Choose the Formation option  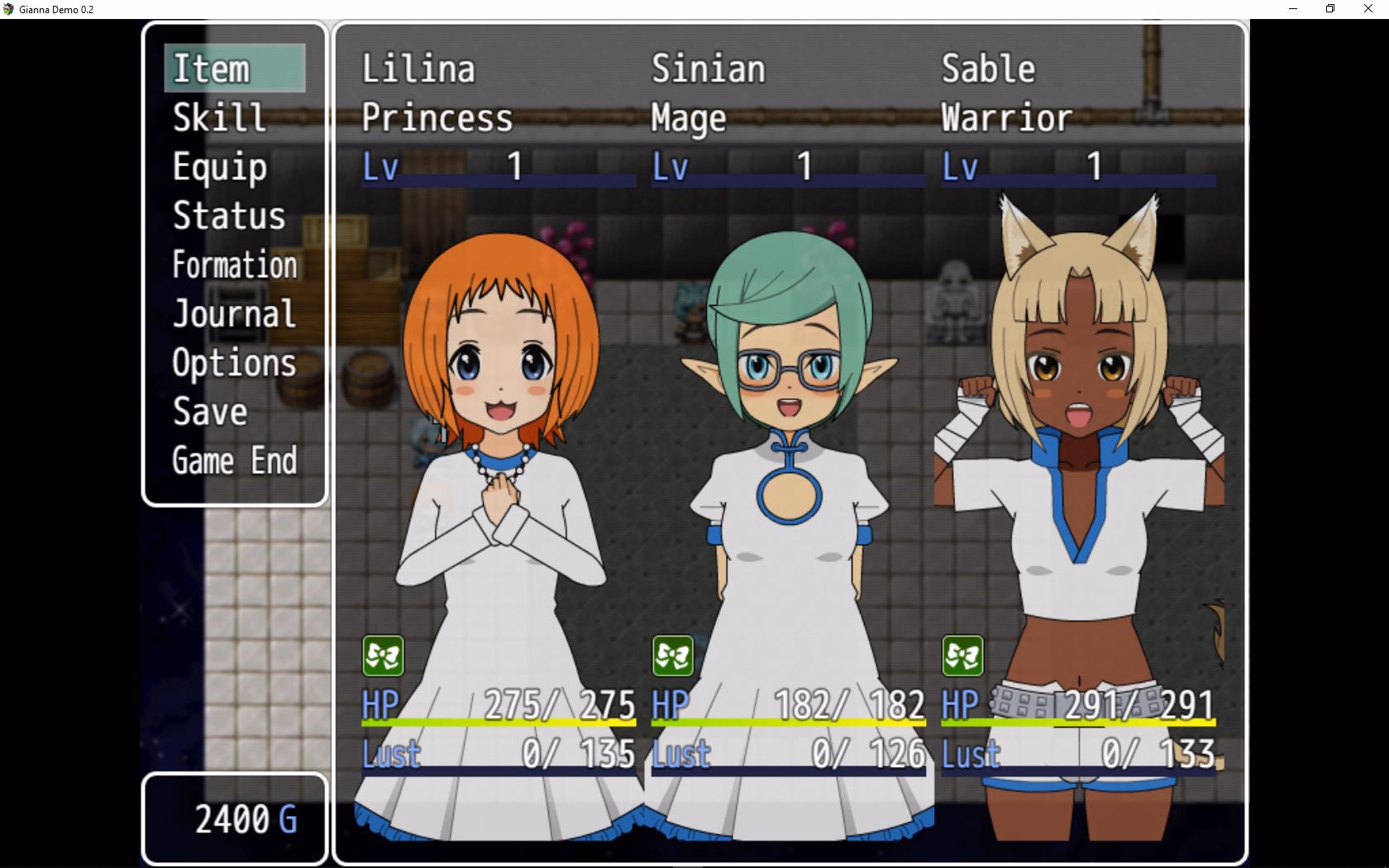coord(235,265)
